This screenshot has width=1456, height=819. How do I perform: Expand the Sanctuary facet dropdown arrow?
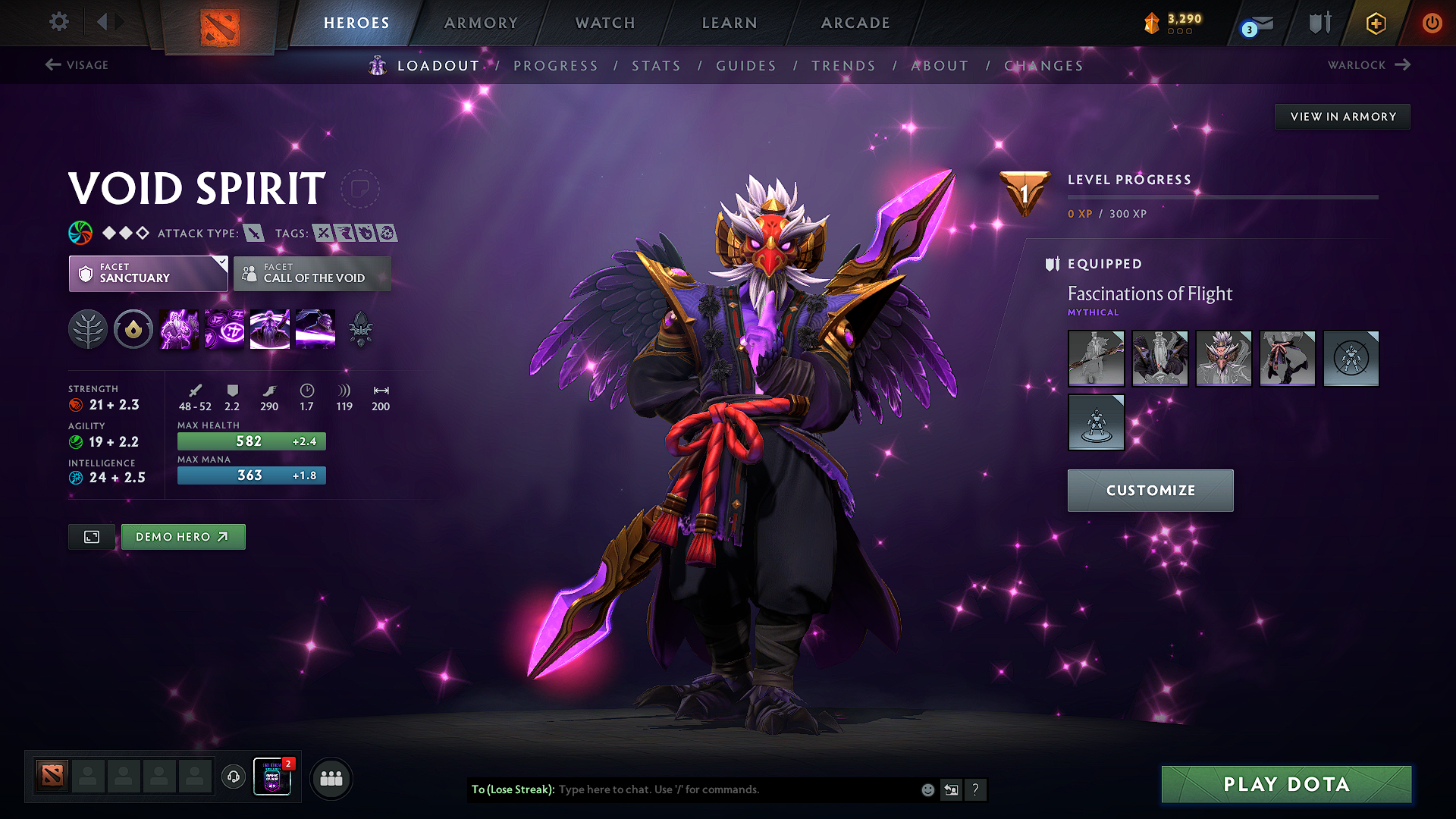tap(221, 262)
